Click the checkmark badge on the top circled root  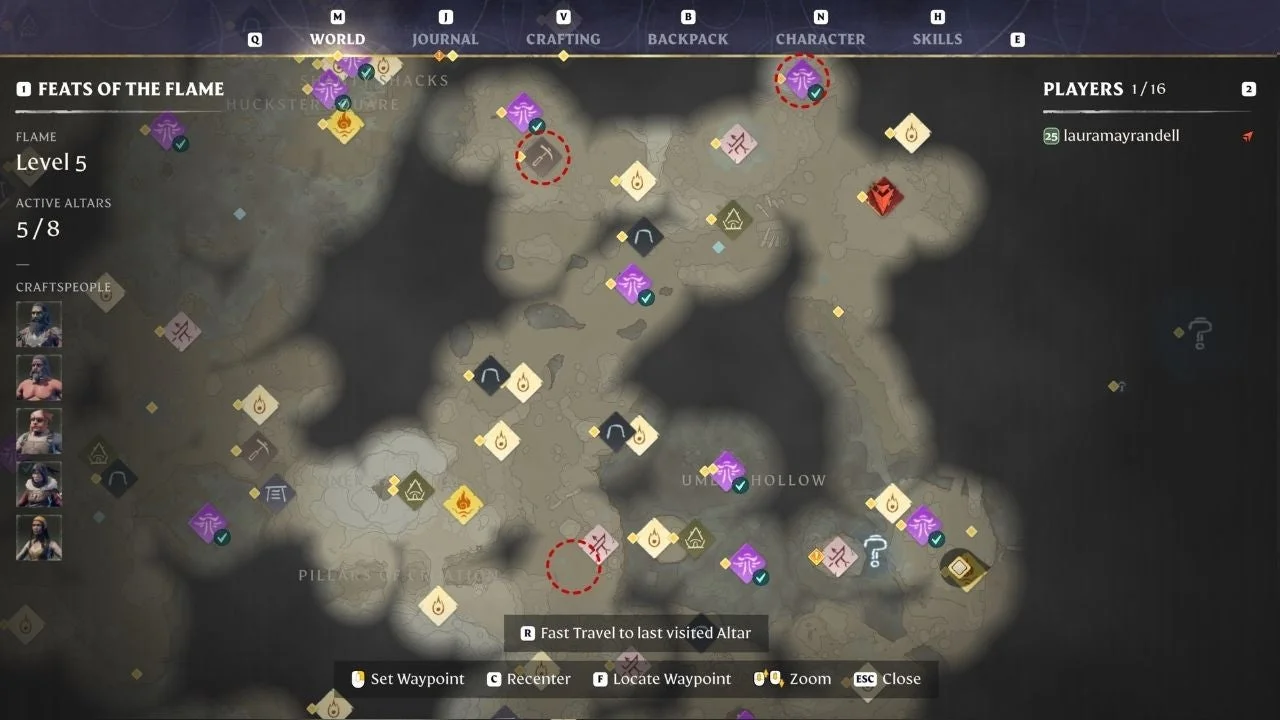coord(816,93)
